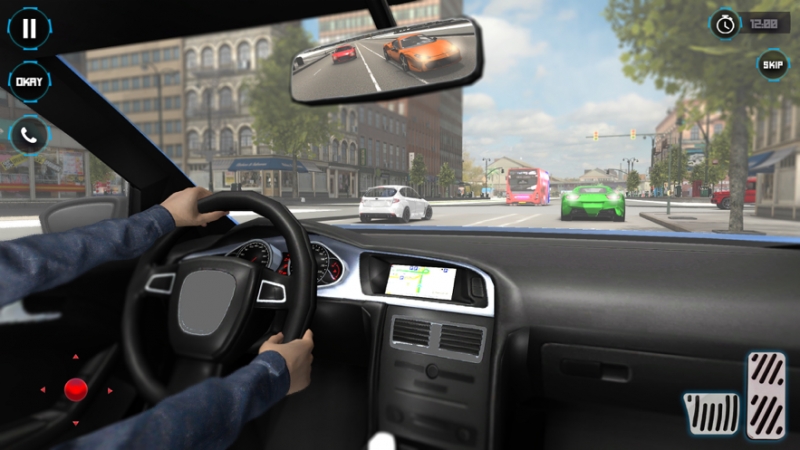Pause the game with the pause button
Viewport: 800px width, 450px height.
point(29,28)
